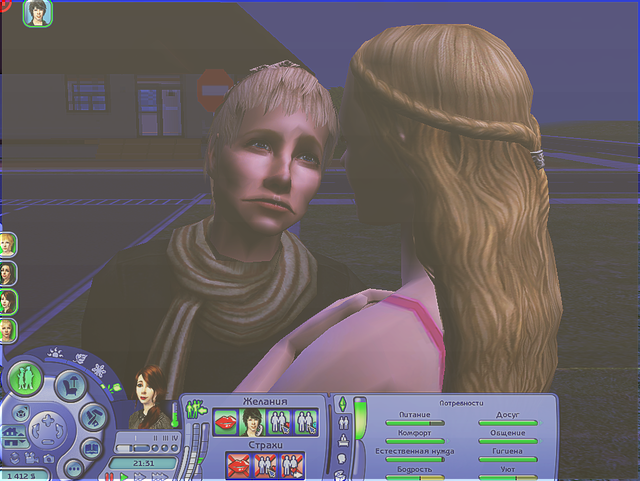Open the options menu with three dots
This screenshot has height=481, width=640.
[x=72, y=468]
